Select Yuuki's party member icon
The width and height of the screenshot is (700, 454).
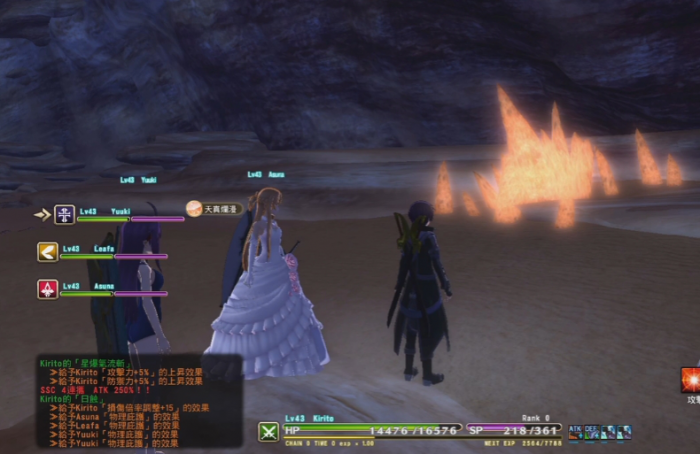[64, 214]
